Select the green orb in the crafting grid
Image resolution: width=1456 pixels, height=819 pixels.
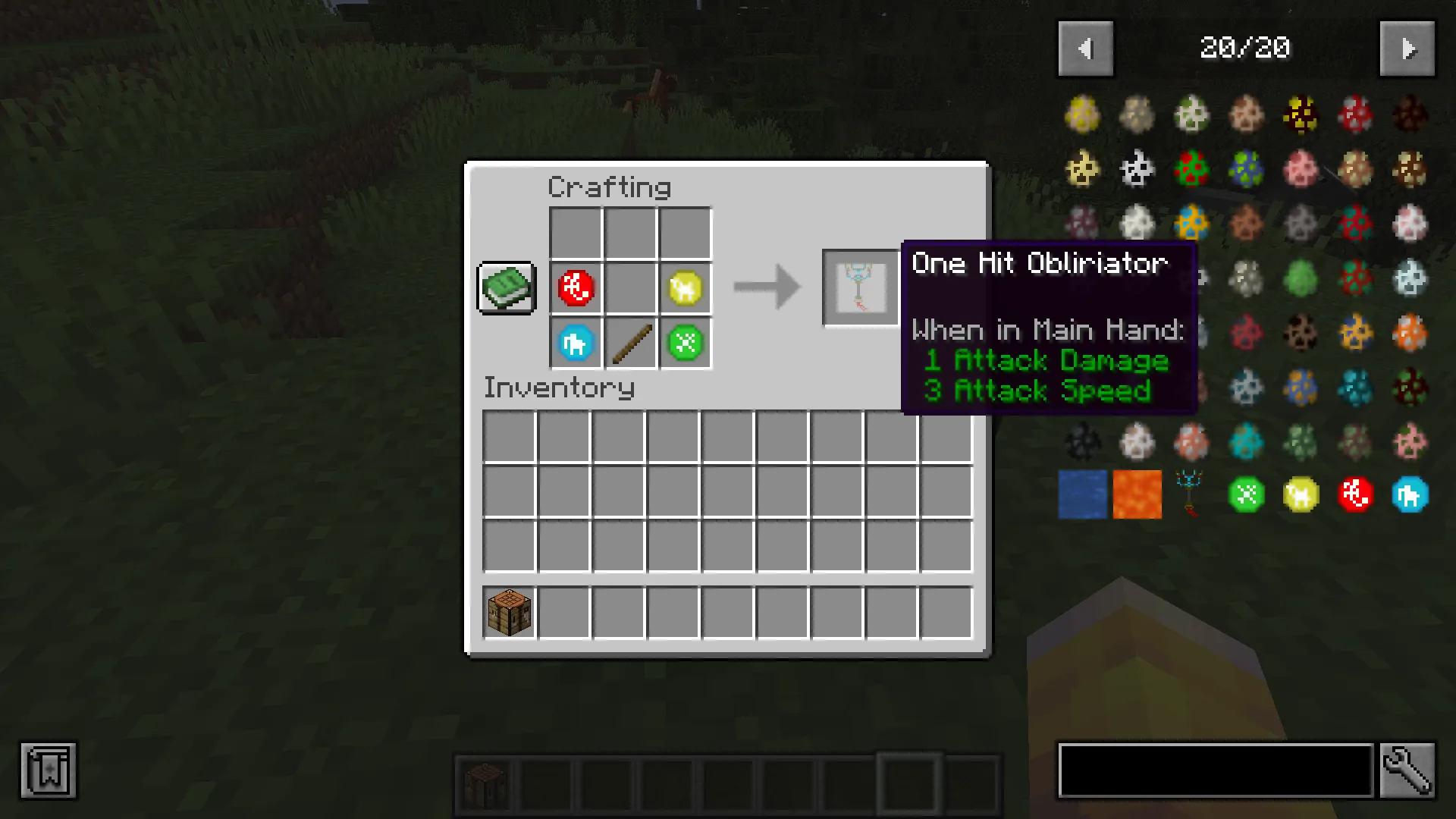point(685,343)
